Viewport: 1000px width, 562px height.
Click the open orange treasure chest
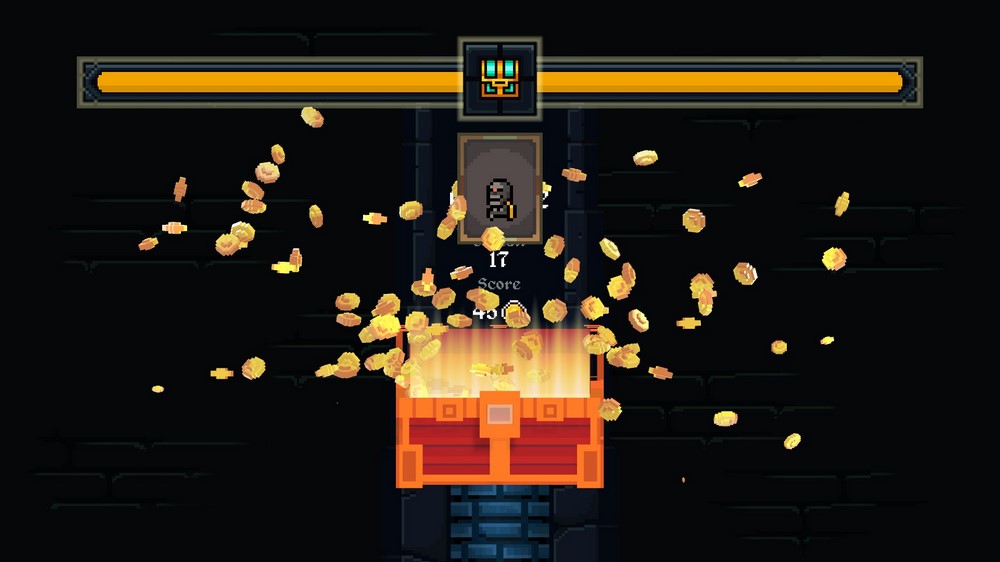[x=498, y=430]
